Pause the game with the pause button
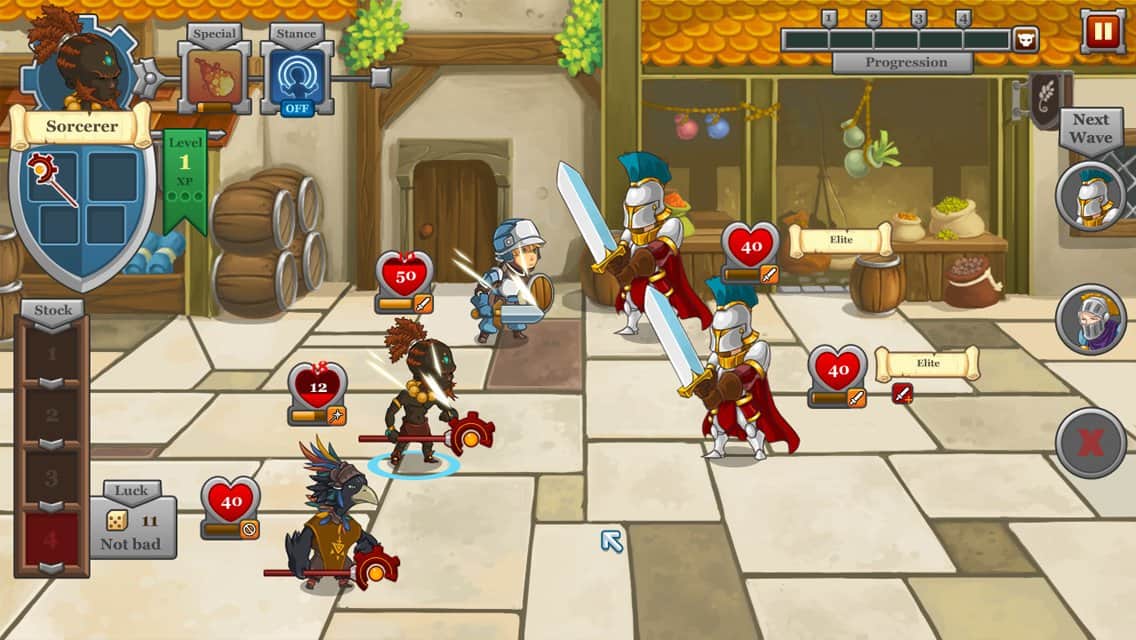Image resolution: width=1136 pixels, height=640 pixels. coord(1102,31)
